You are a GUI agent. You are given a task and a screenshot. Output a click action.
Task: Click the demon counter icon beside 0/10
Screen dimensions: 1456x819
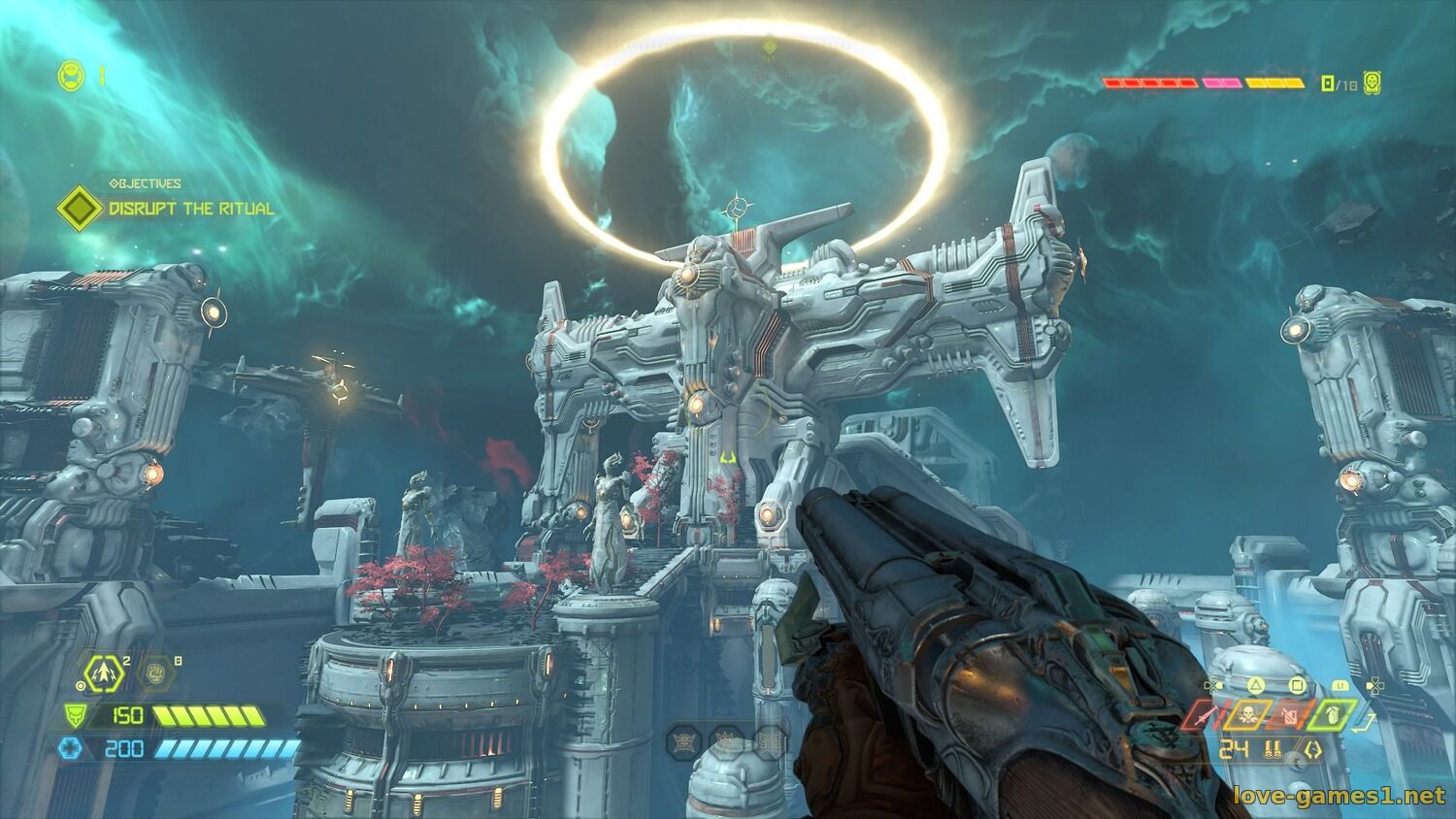[x=1373, y=83]
